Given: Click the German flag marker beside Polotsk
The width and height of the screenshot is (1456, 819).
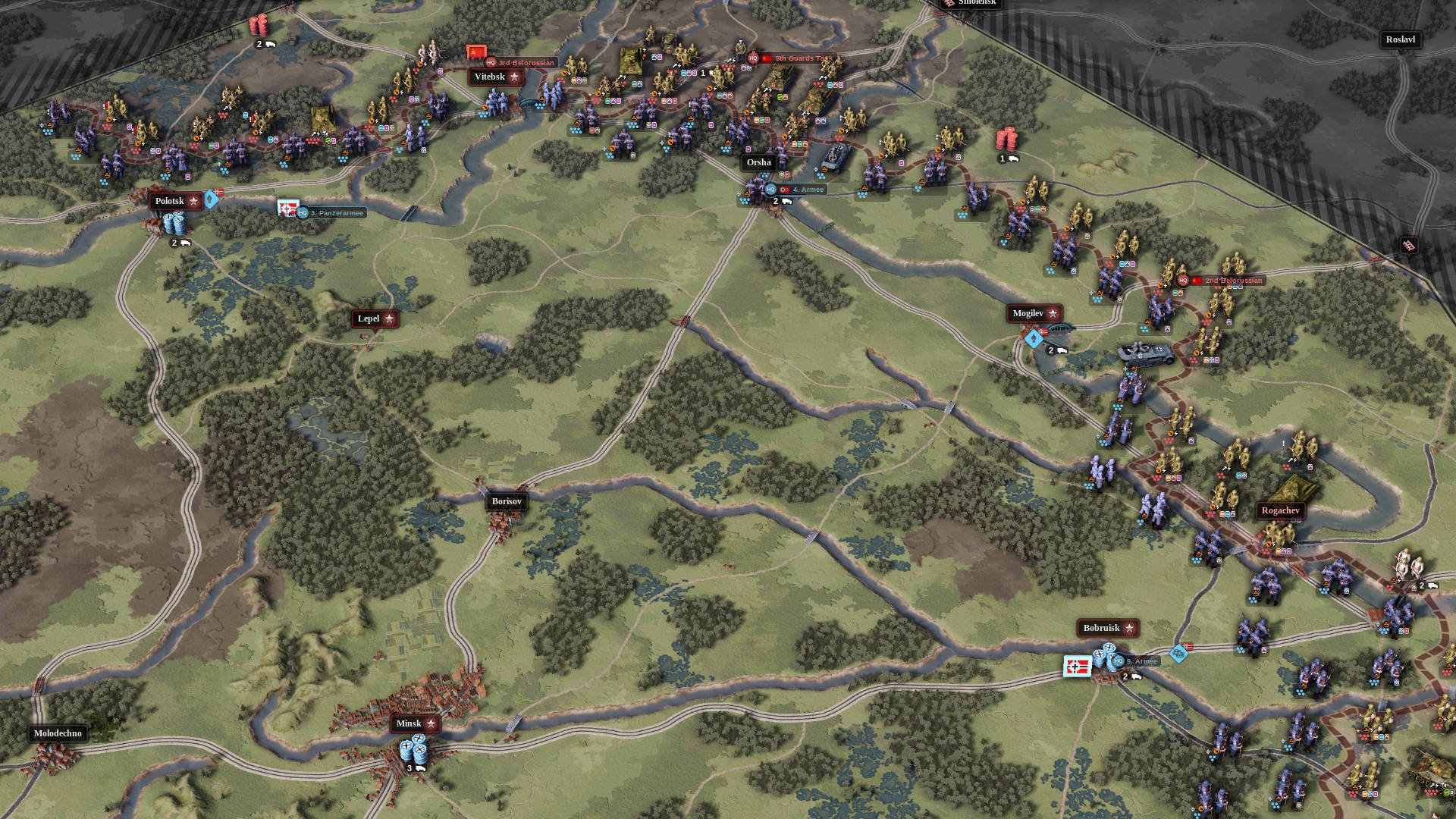Looking at the screenshot, I should (217, 191).
